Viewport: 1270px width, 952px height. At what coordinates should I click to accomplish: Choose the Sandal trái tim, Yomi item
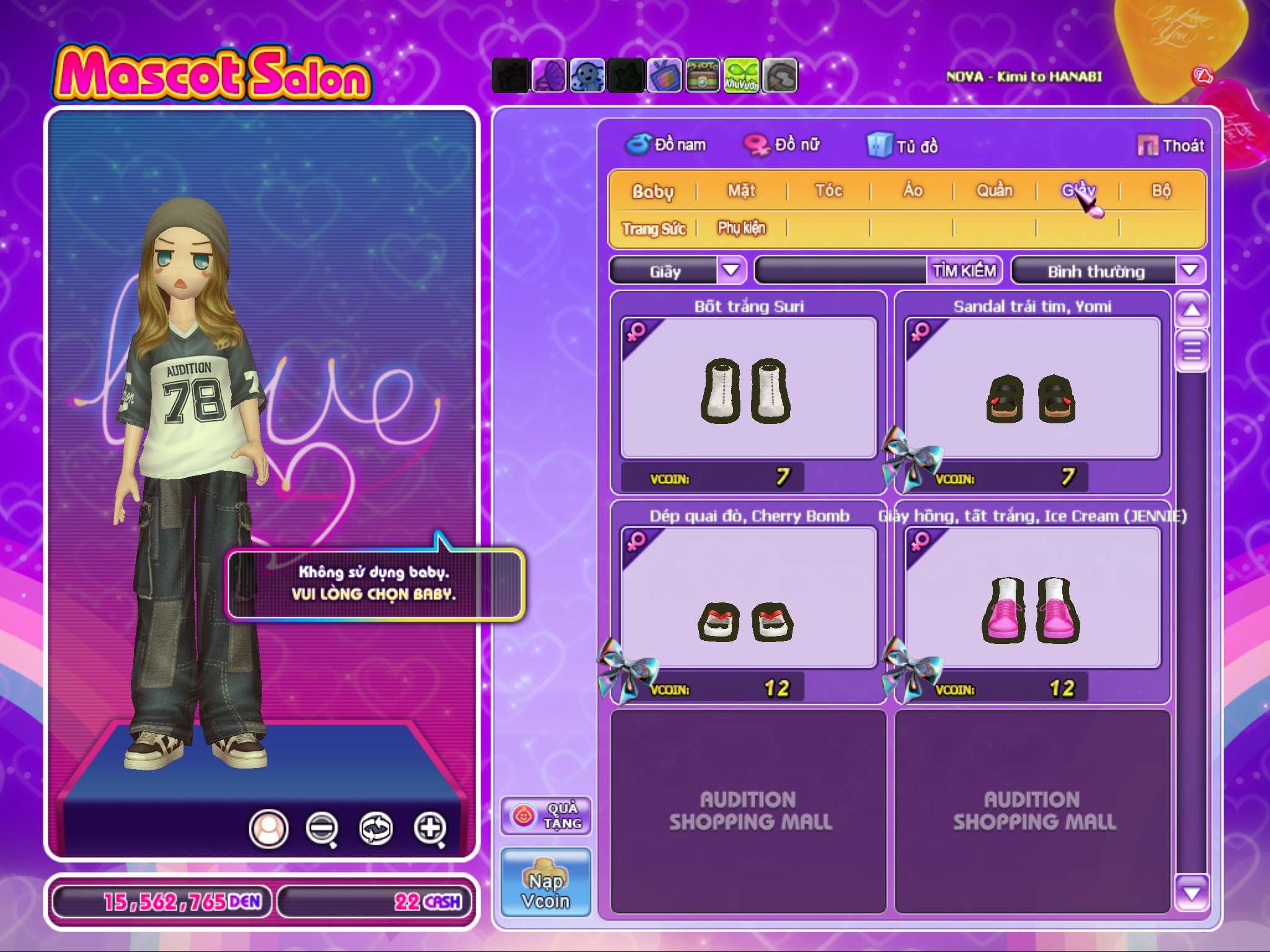click(x=1032, y=389)
